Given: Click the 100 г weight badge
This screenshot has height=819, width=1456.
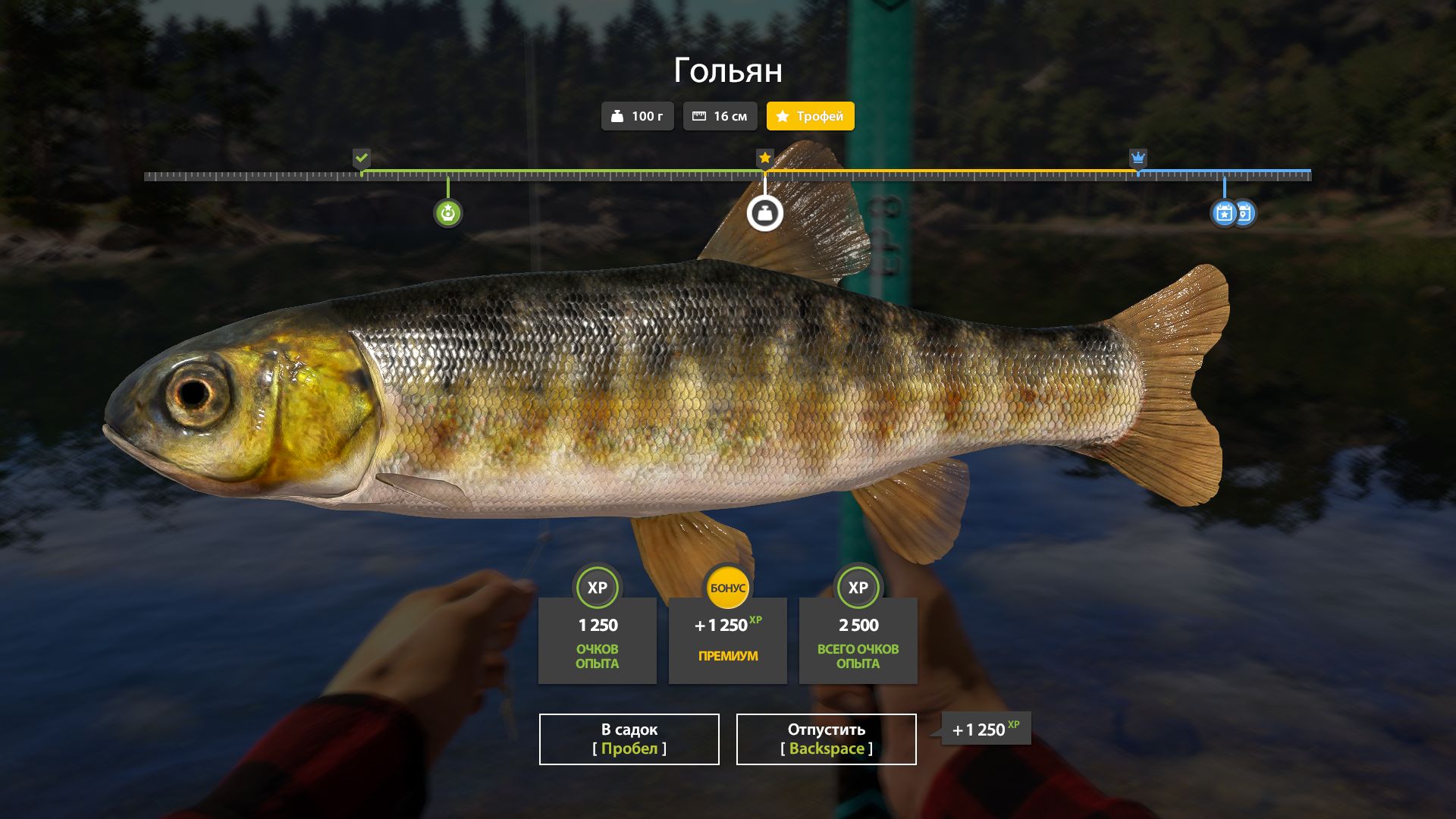Looking at the screenshot, I should [637, 116].
